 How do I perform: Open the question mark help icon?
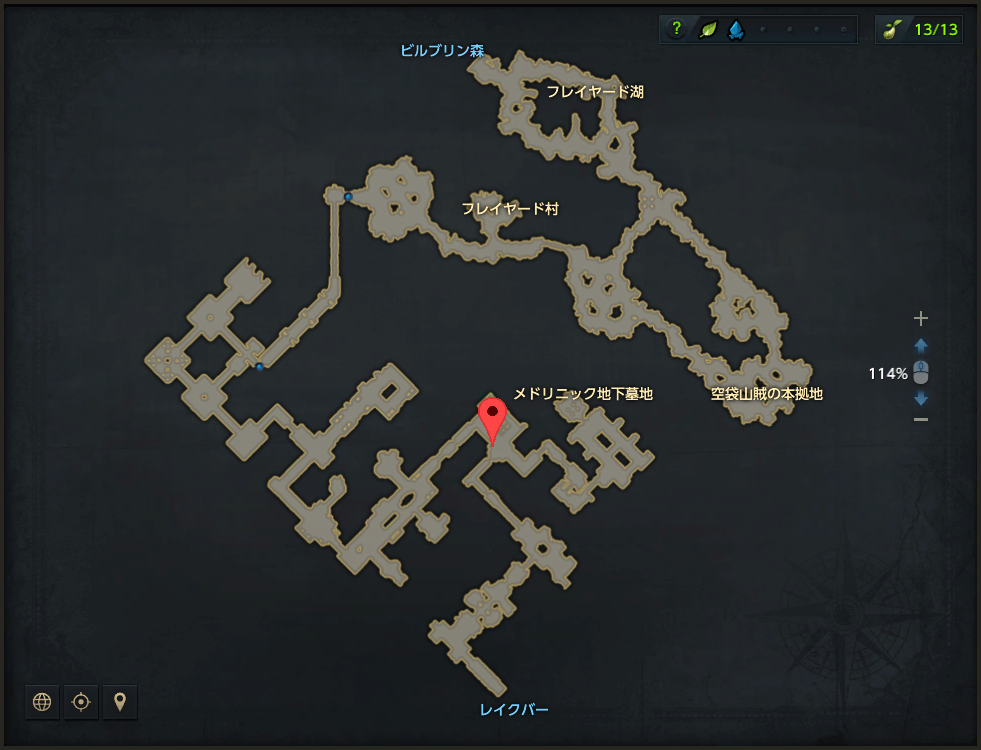pyautogui.click(x=677, y=30)
